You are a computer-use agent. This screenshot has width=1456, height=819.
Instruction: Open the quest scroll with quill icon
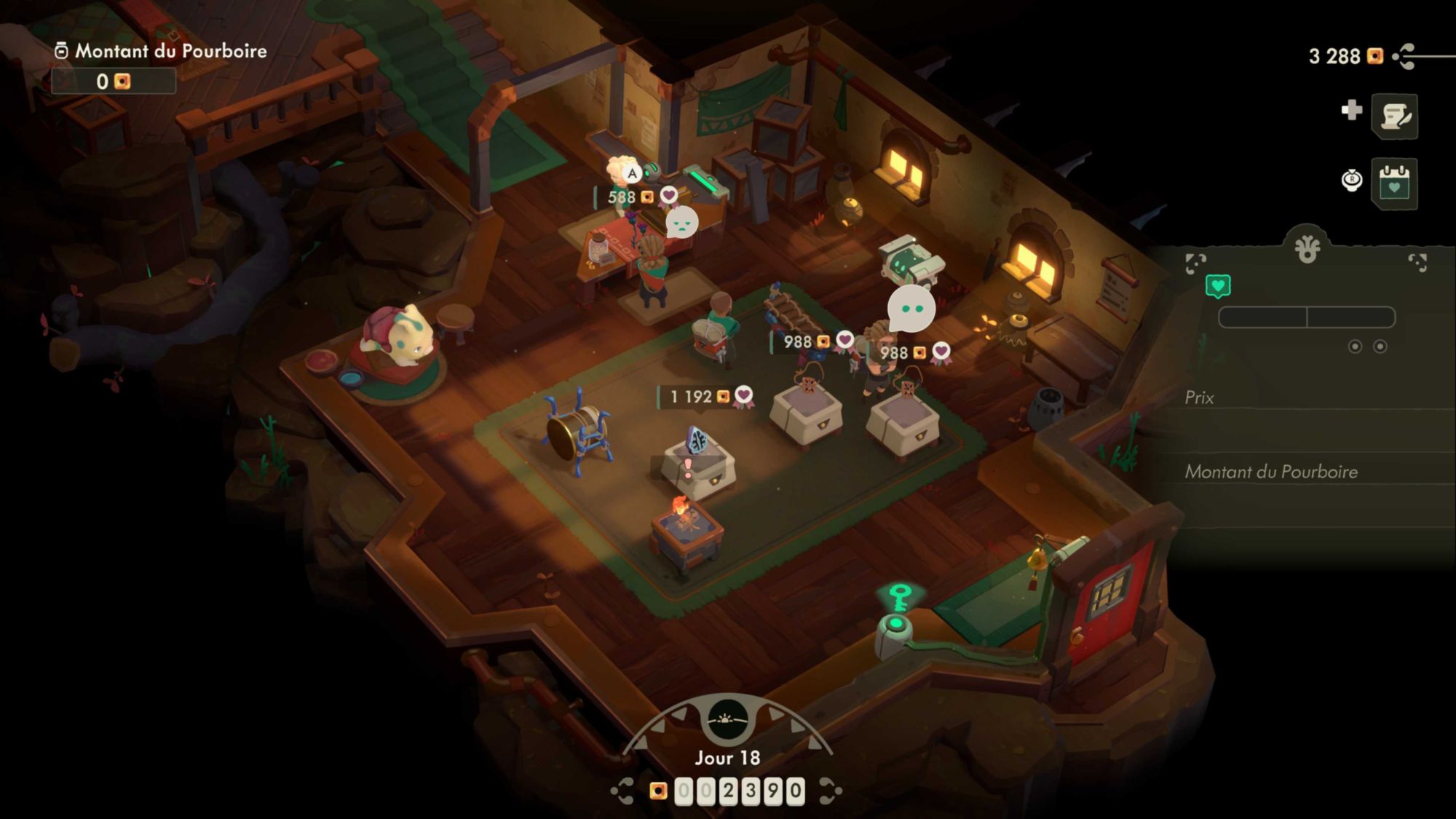coord(1394,116)
